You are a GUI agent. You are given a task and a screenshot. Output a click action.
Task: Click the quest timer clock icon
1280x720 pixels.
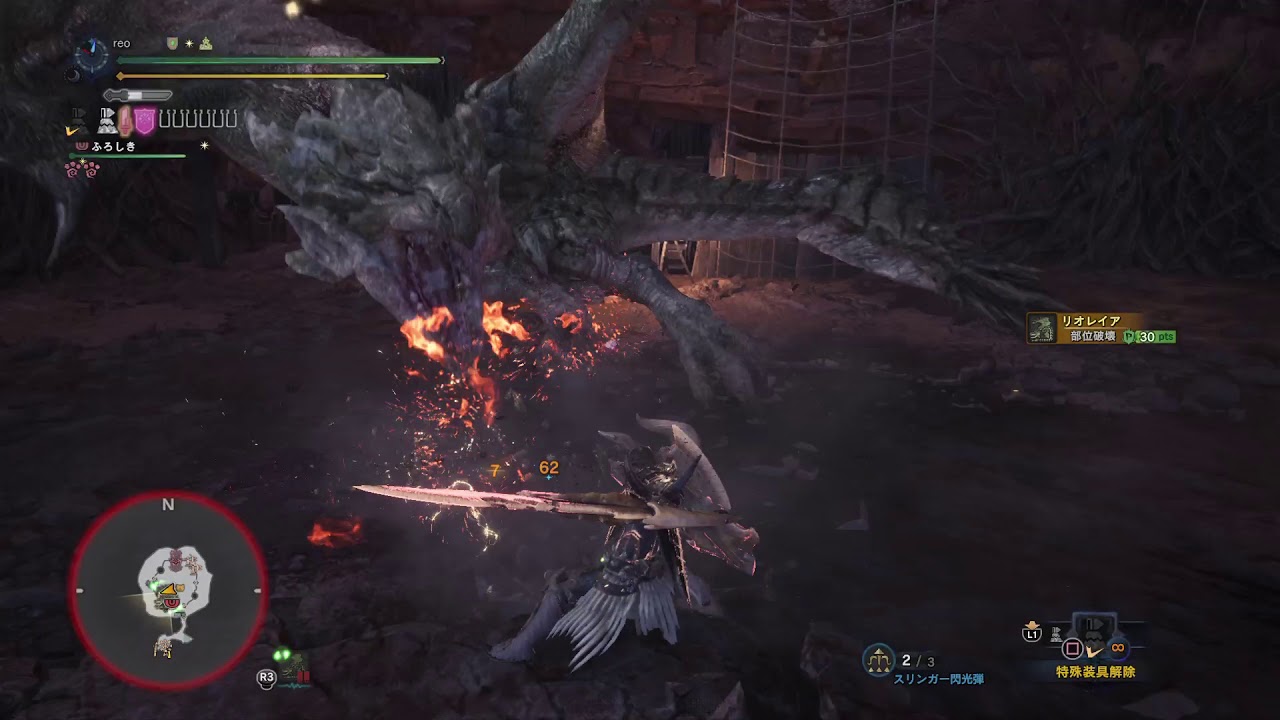pos(92,55)
